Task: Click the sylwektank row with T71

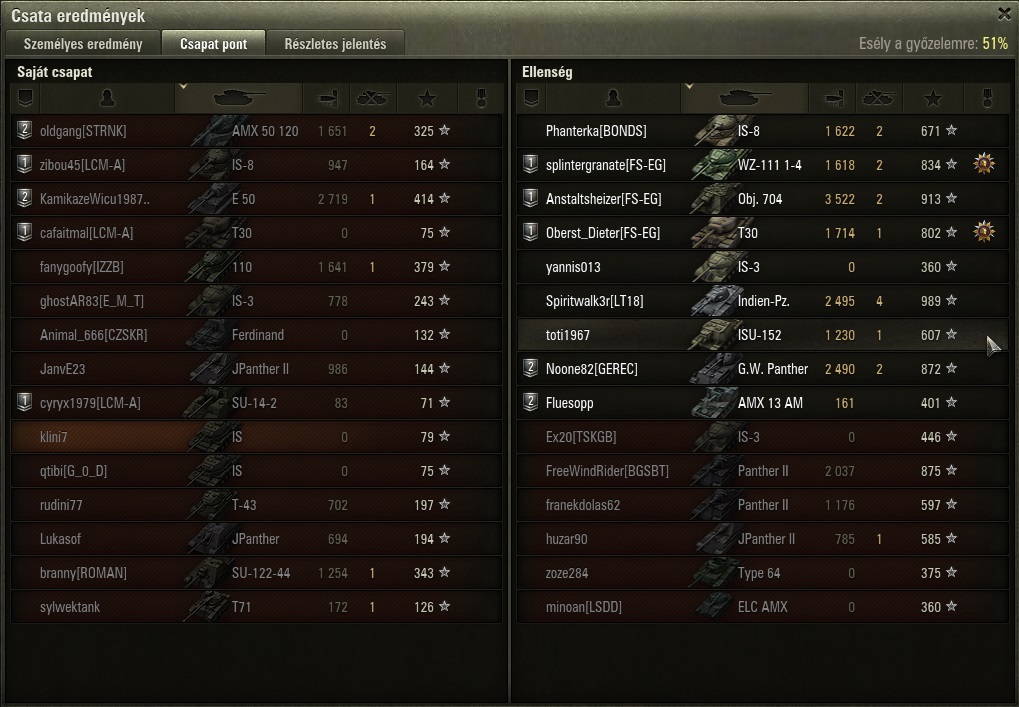Action: tap(255, 607)
